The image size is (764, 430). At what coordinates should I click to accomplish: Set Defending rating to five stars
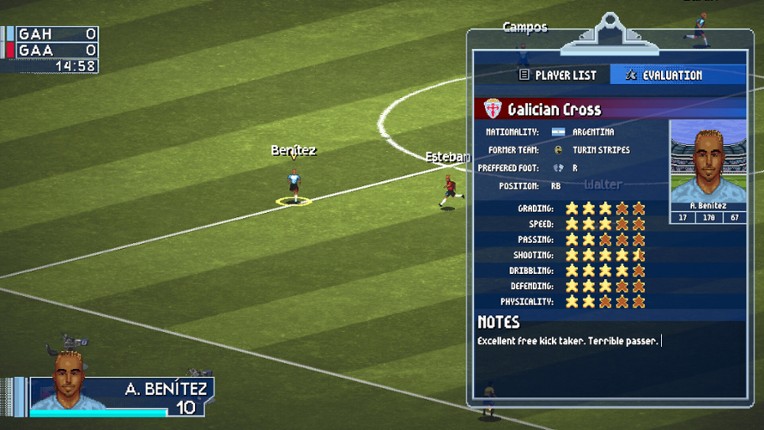(639, 286)
